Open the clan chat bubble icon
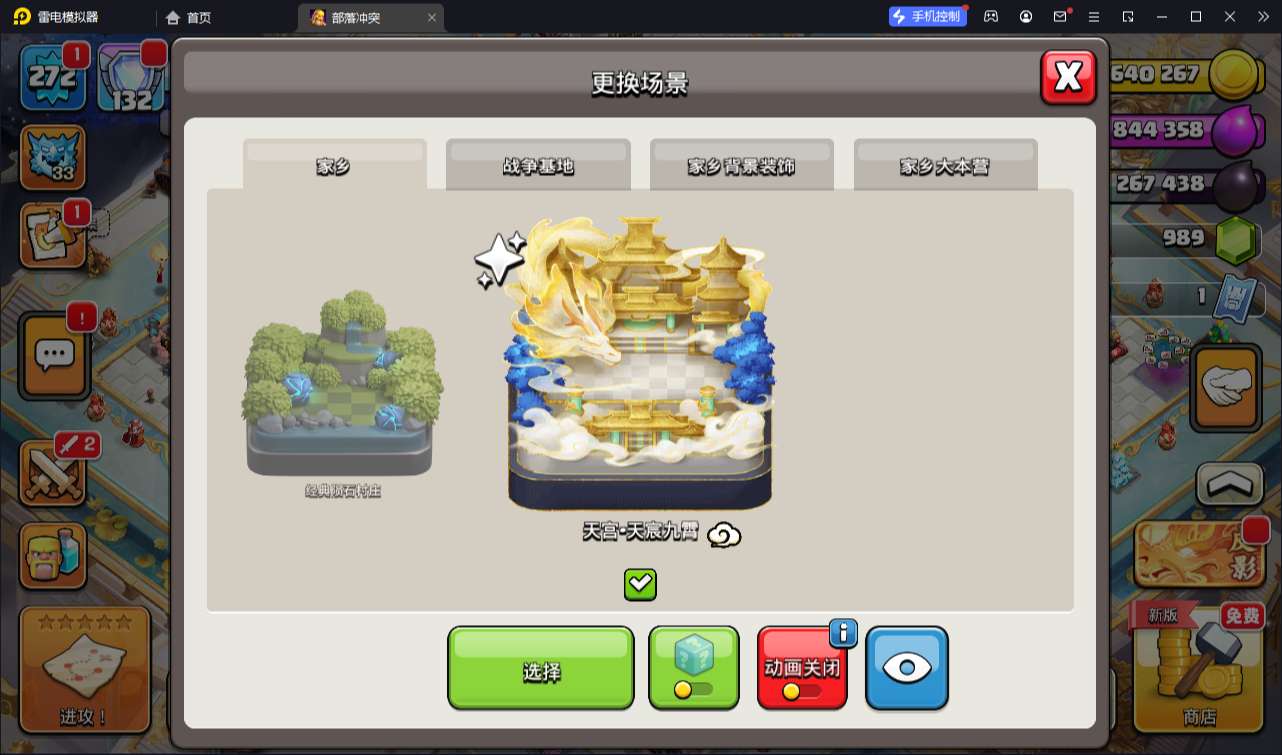This screenshot has width=1282, height=755. pyautogui.click(x=54, y=356)
